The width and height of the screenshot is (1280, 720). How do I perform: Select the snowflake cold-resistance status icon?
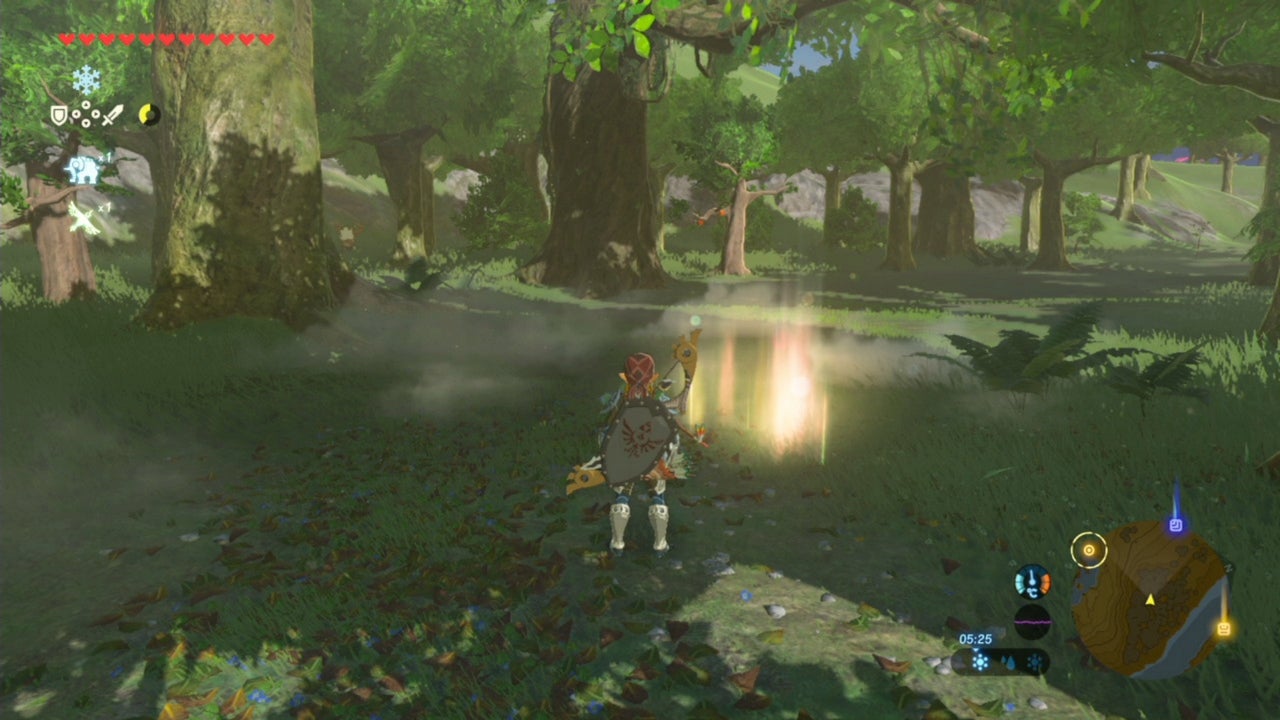click(86, 79)
